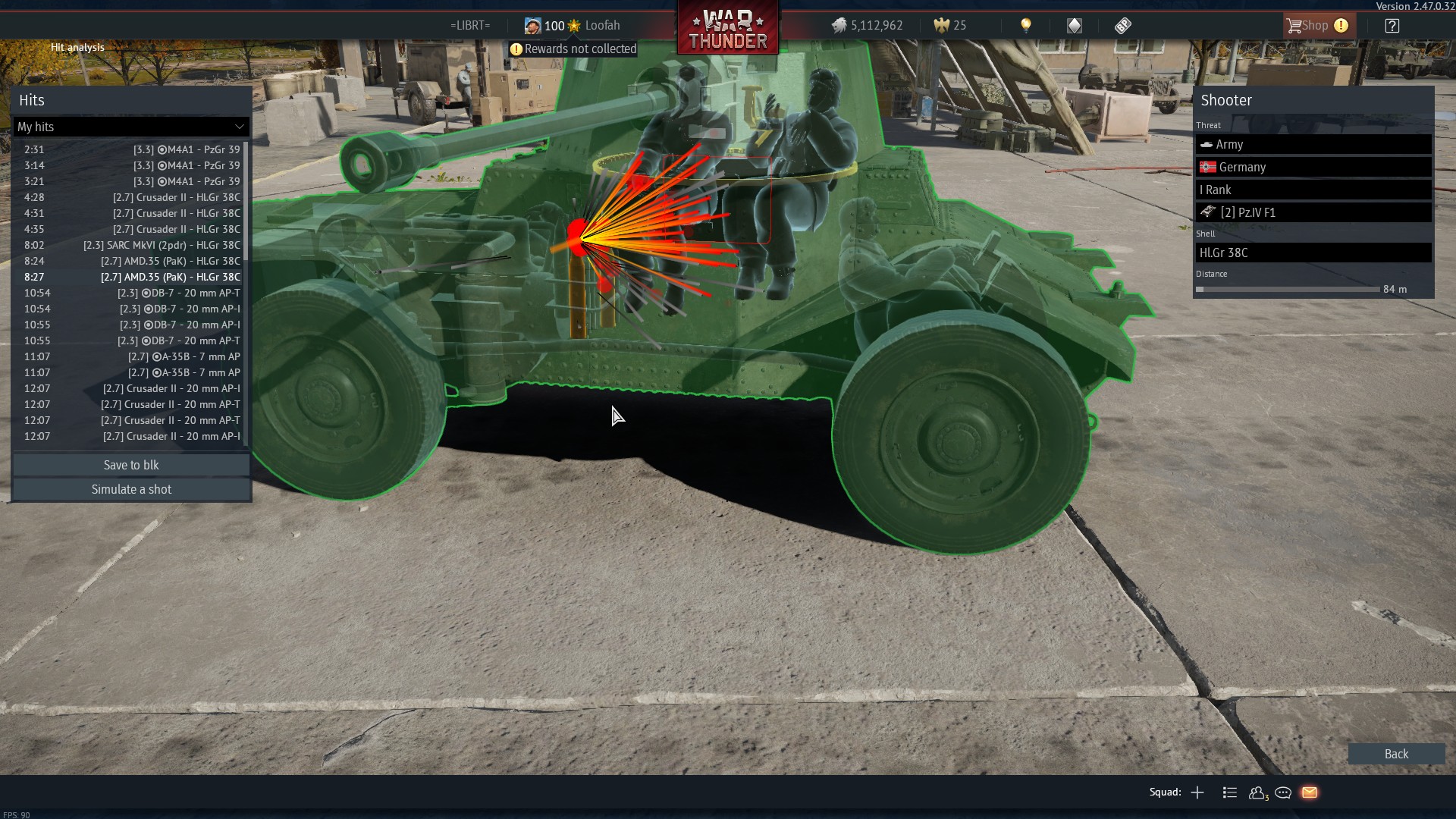
Task: Open the help question mark icon
Action: pos(1392,25)
